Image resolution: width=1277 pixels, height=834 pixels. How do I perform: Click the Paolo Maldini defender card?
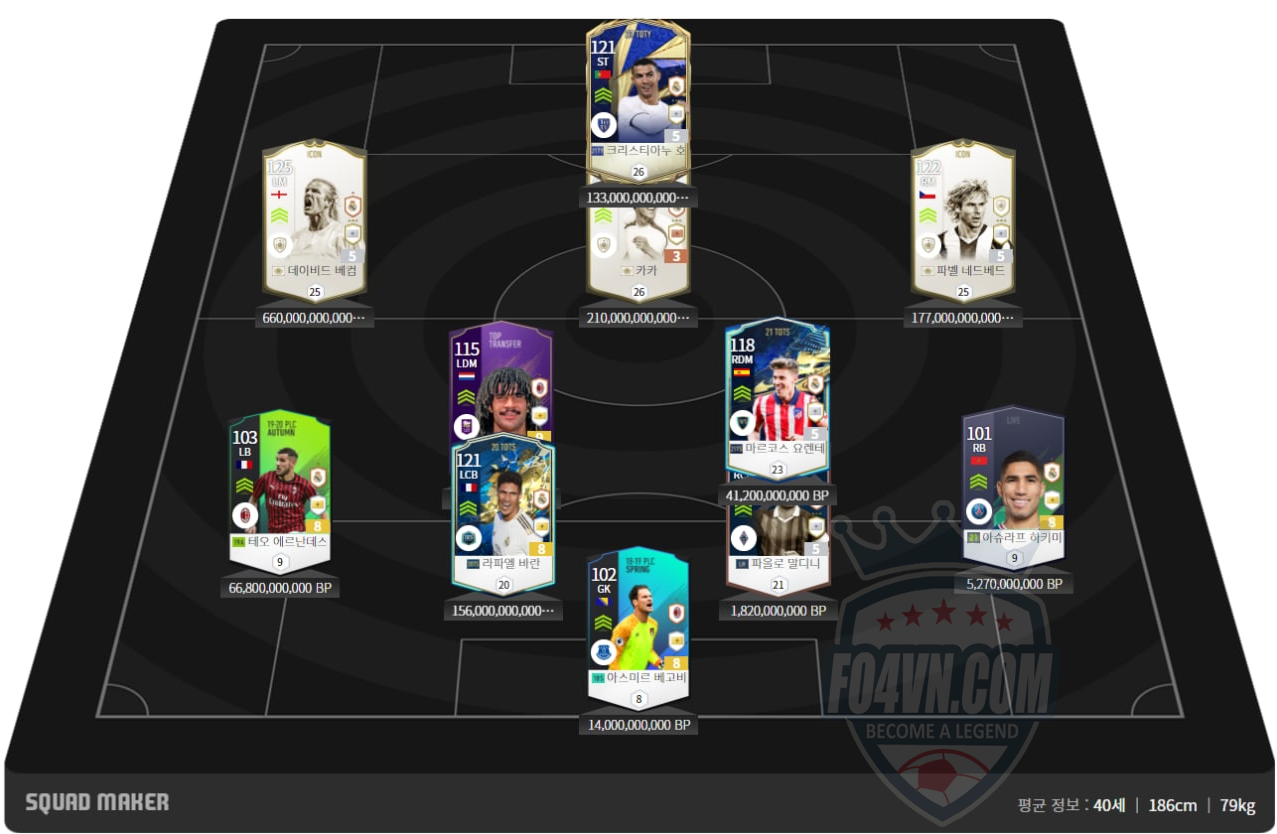tap(777, 545)
